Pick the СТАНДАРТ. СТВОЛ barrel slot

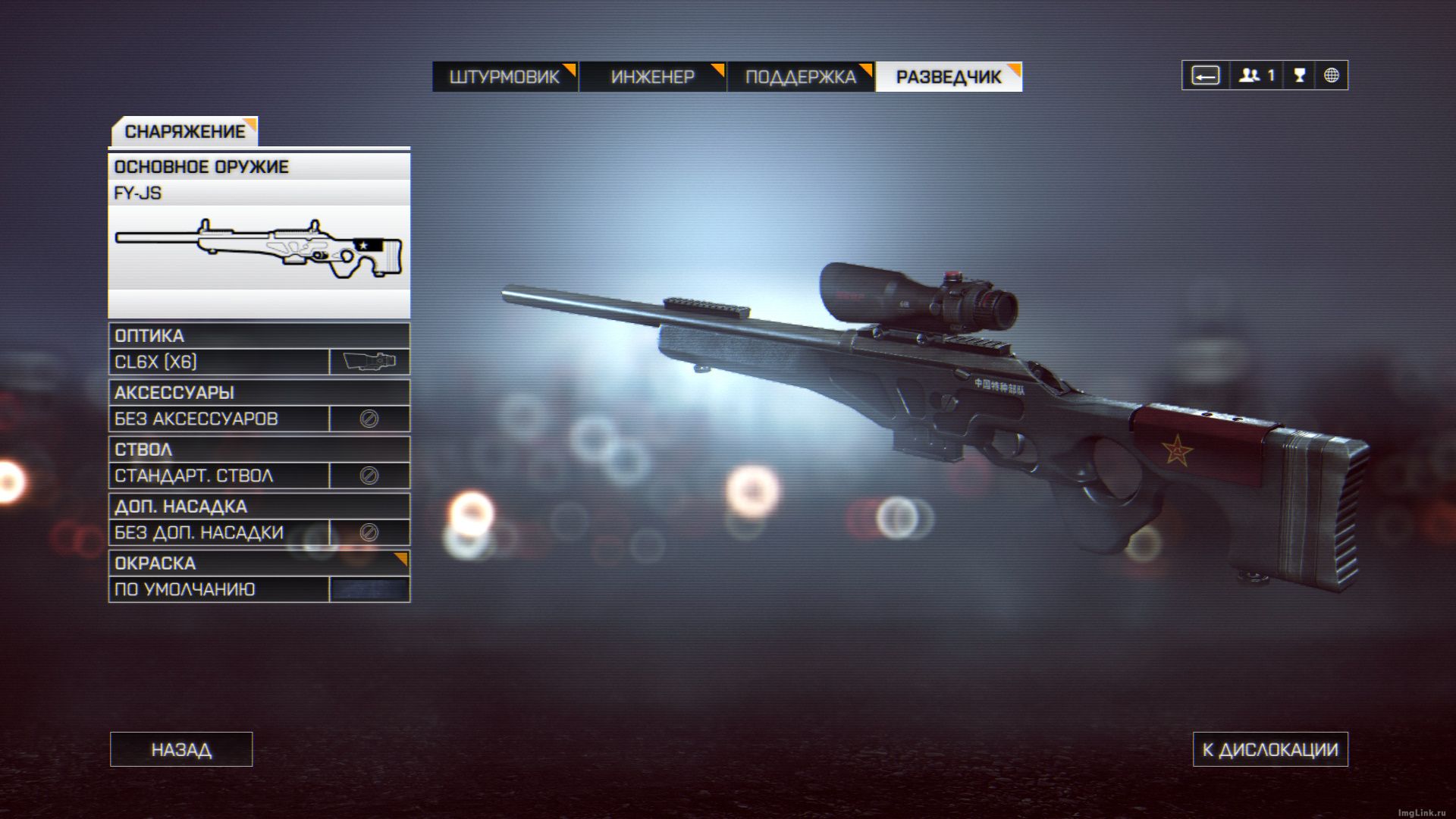click(x=259, y=475)
